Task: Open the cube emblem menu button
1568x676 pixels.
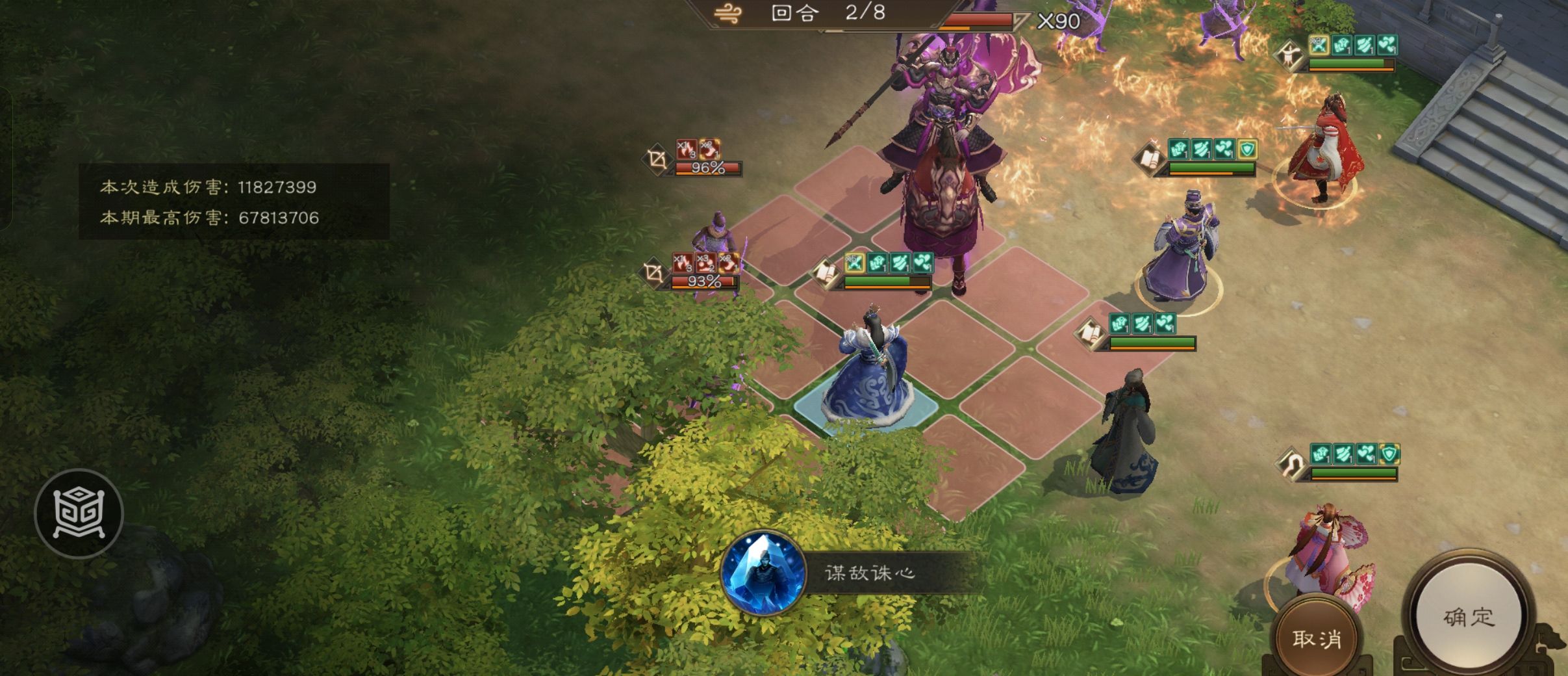Action: [79, 513]
